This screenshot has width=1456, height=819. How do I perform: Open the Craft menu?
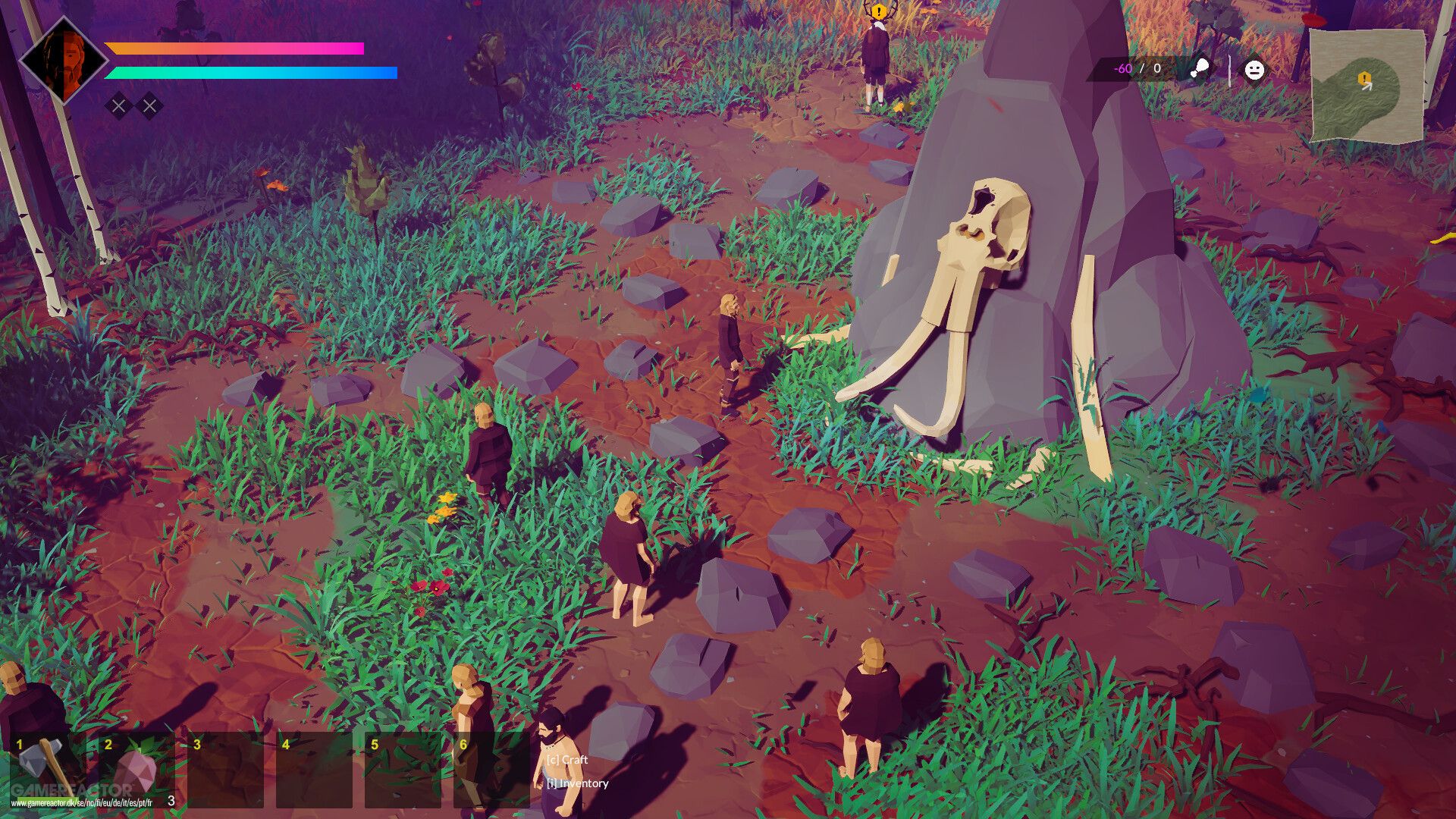[x=569, y=758]
